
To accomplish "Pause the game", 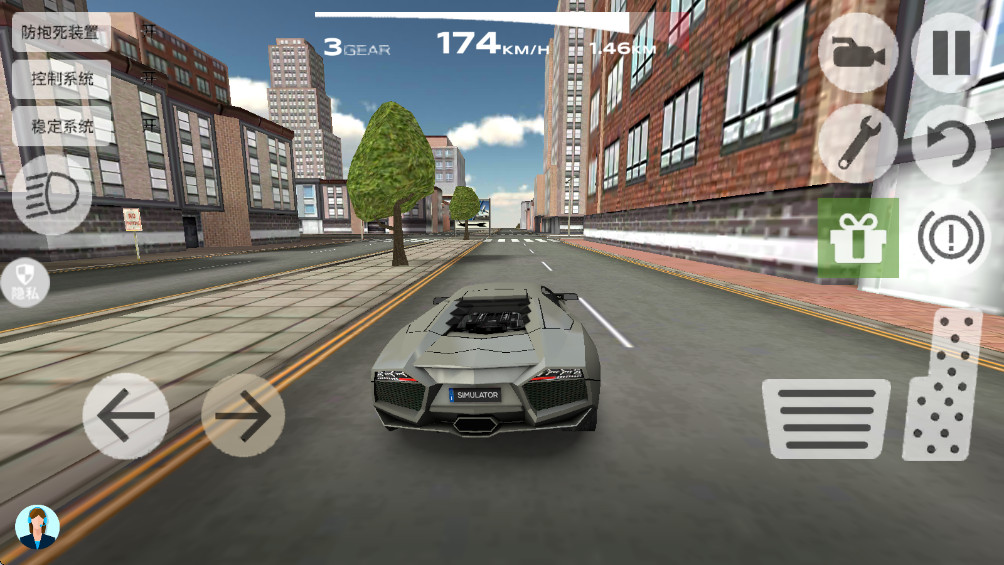I will point(950,53).
